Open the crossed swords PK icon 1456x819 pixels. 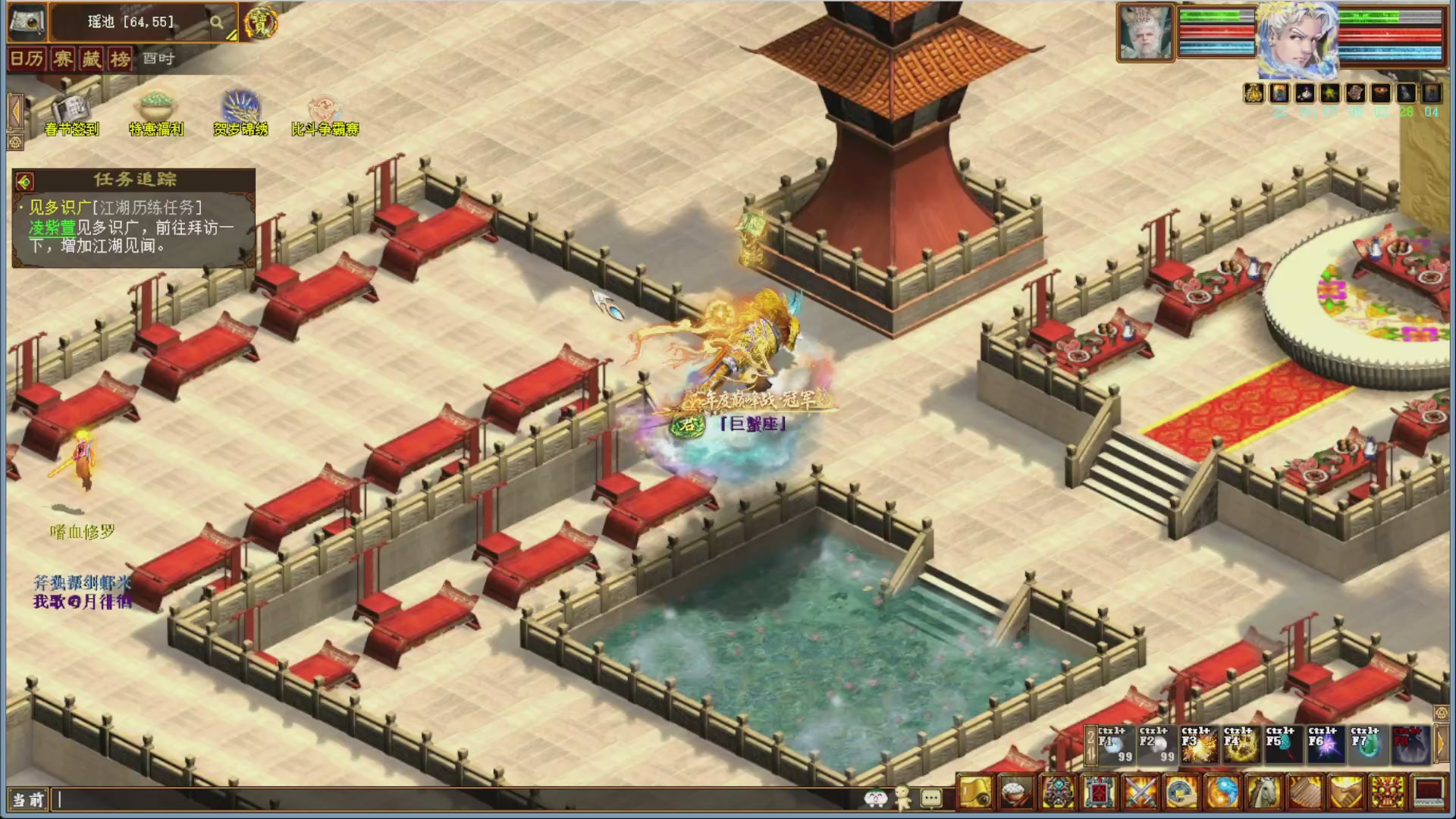click(x=1138, y=792)
